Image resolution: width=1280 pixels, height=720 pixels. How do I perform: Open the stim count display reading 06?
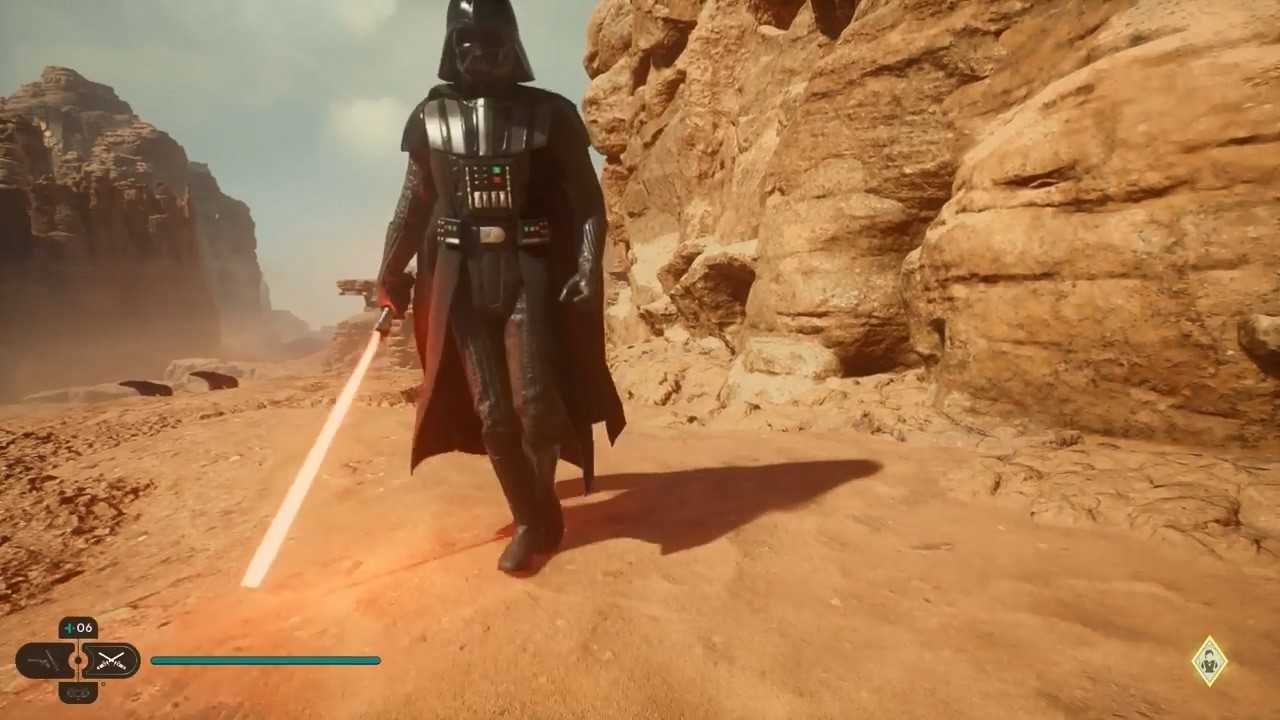point(80,628)
